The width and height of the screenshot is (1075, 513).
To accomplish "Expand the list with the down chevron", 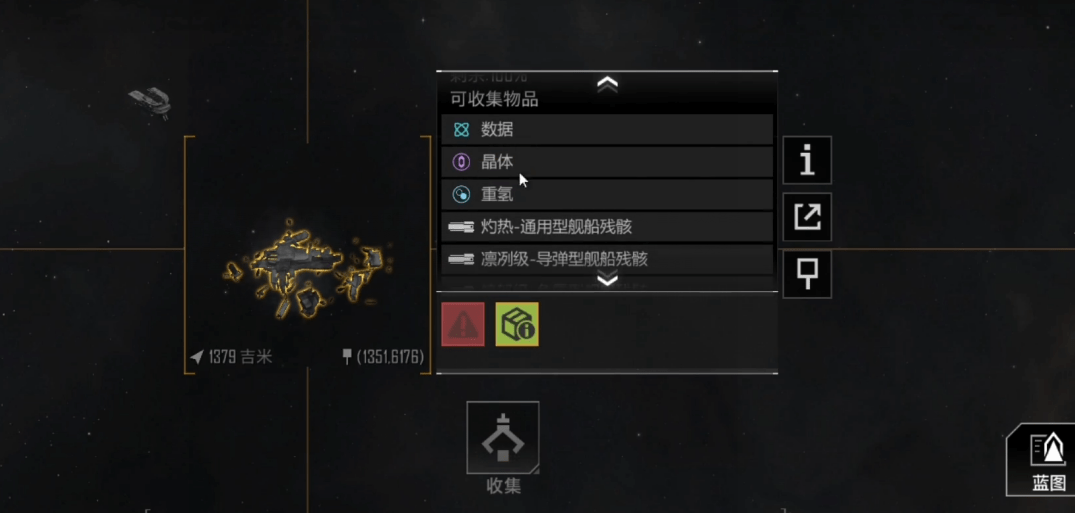I will [607, 280].
